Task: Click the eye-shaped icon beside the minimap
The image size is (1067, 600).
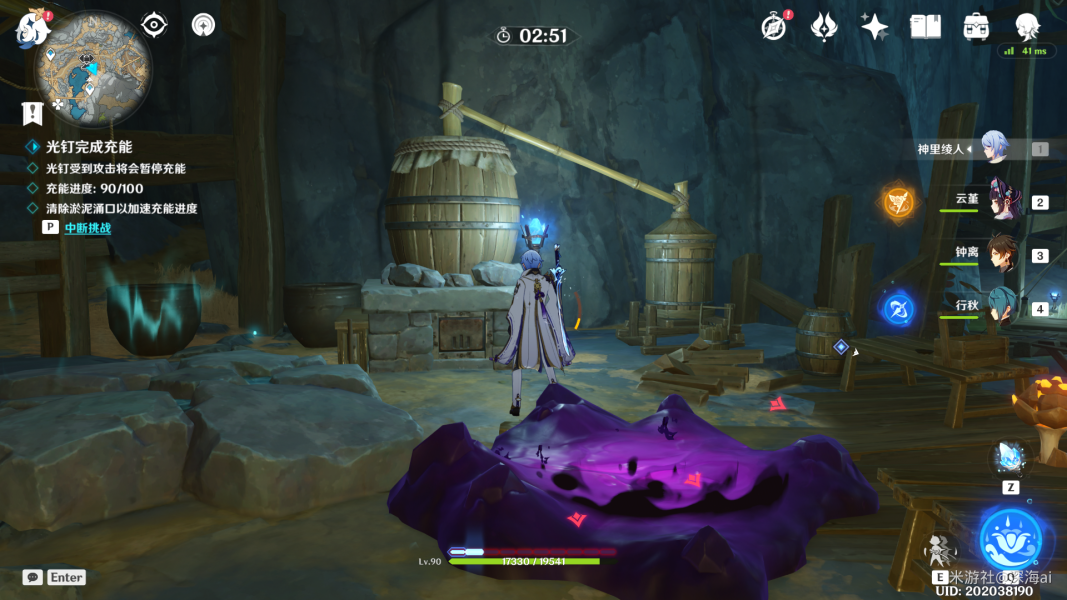Action: (x=154, y=25)
